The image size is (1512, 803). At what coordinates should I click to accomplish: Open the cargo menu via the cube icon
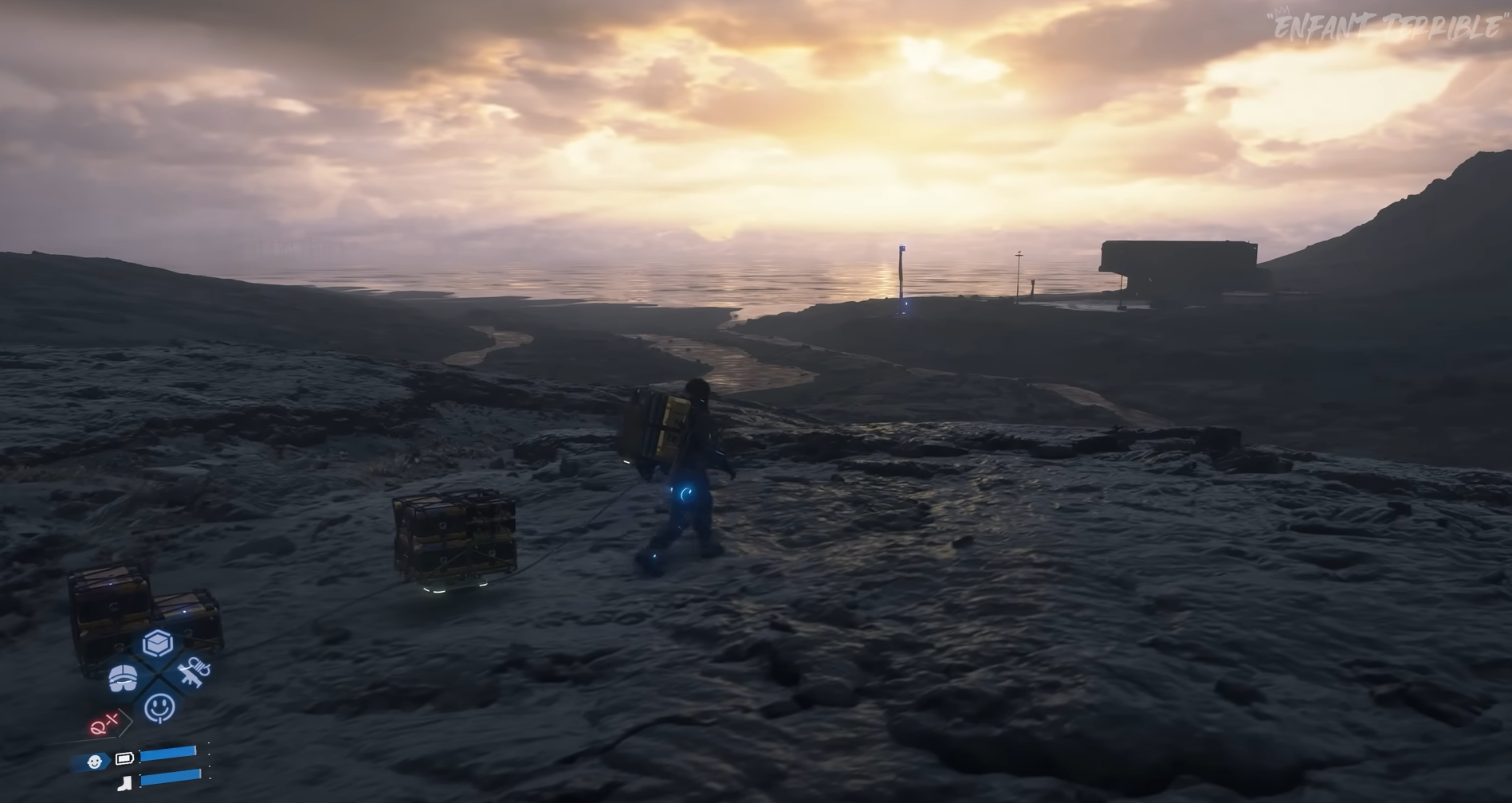pos(156,643)
